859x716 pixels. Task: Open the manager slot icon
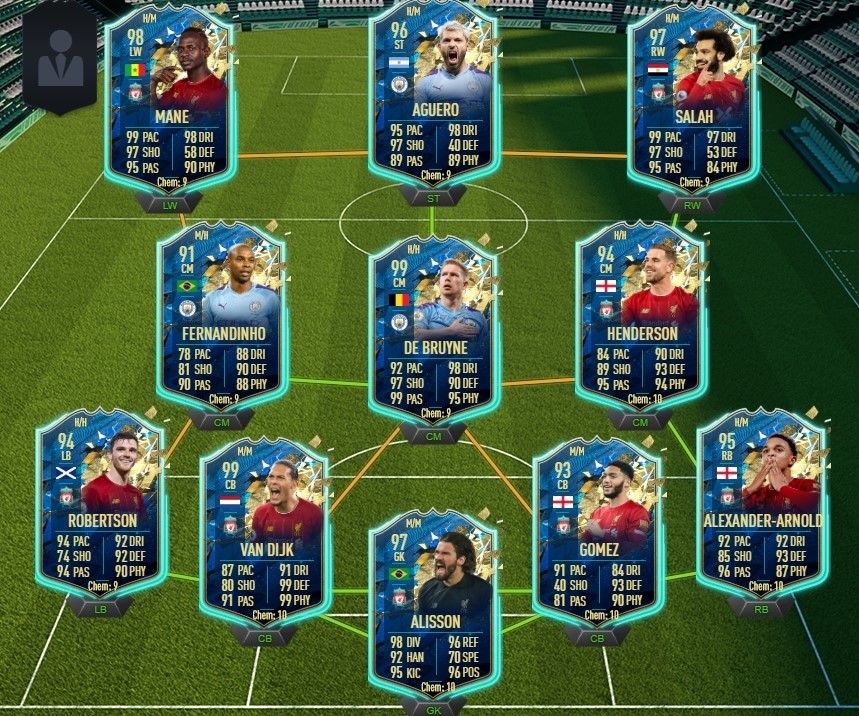coord(61,58)
